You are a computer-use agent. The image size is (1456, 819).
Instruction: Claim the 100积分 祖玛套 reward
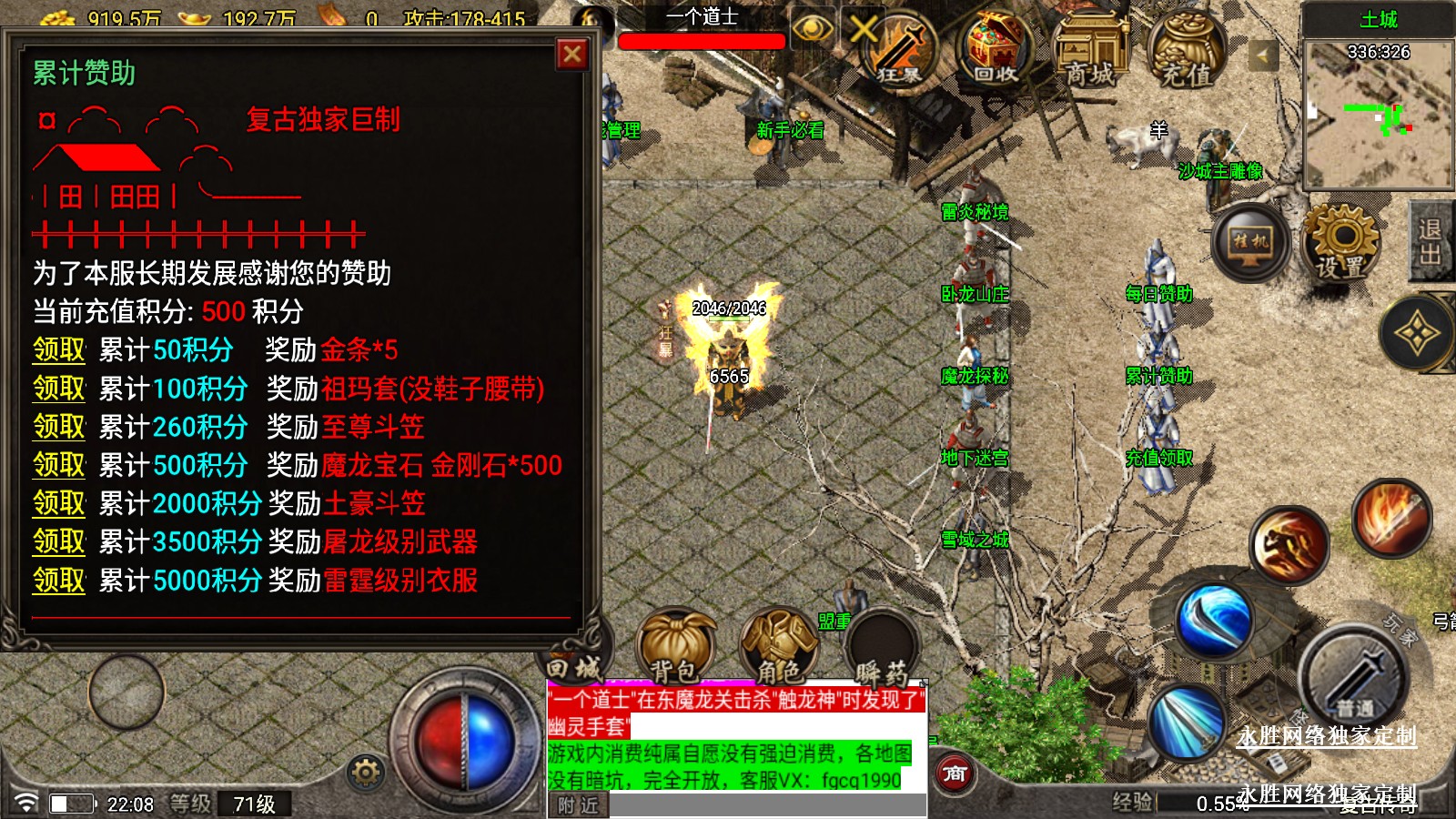point(59,389)
